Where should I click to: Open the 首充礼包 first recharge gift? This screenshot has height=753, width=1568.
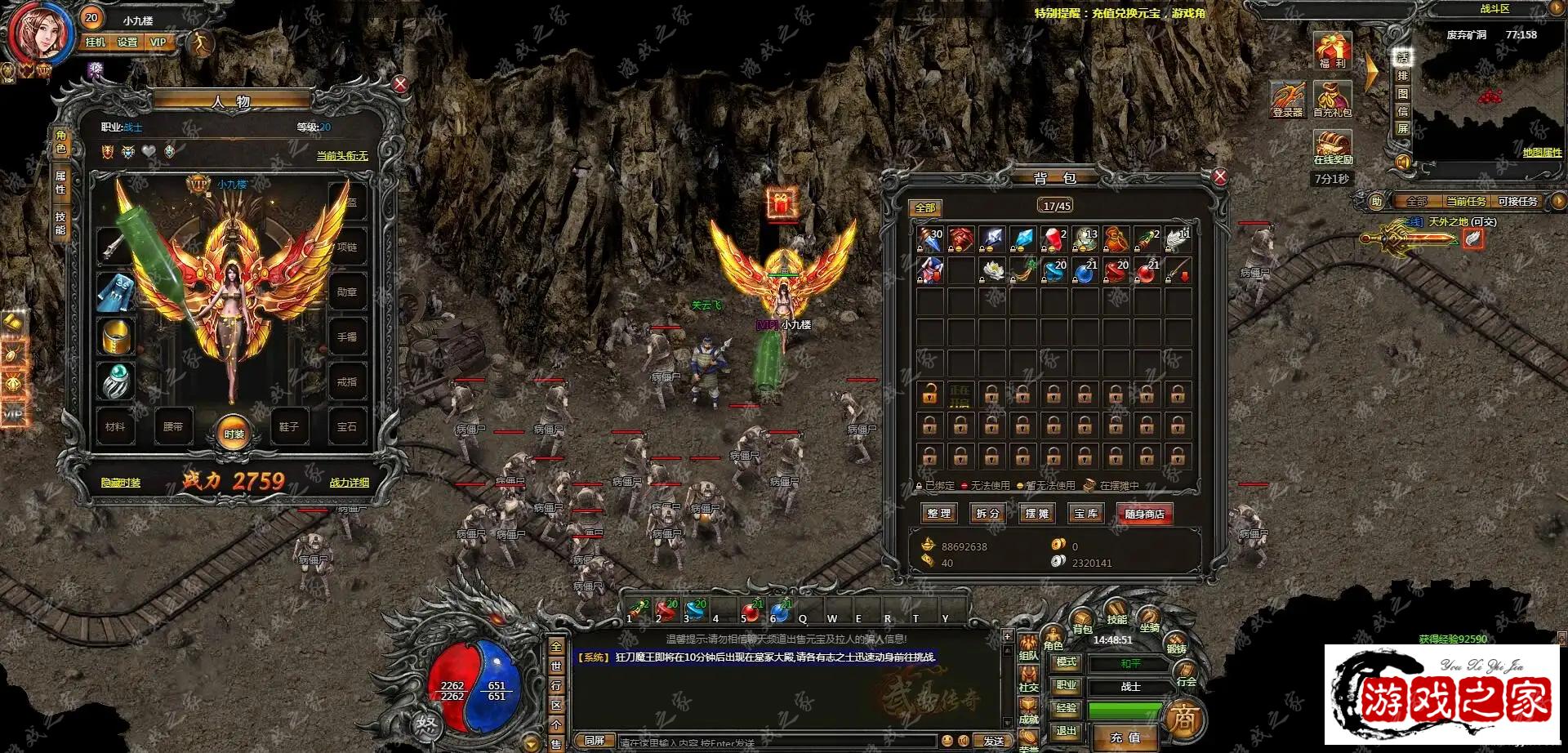click(1332, 100)
